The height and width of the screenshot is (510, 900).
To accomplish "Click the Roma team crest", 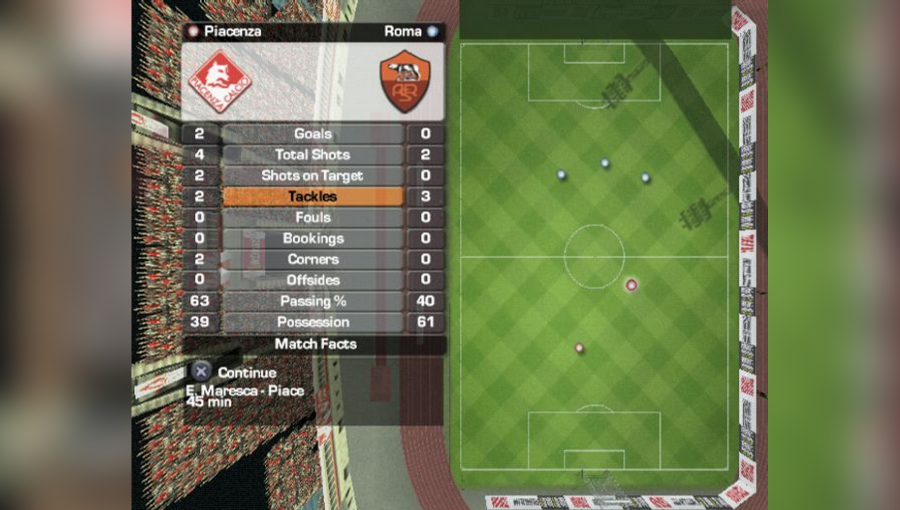I will (404, 81).
